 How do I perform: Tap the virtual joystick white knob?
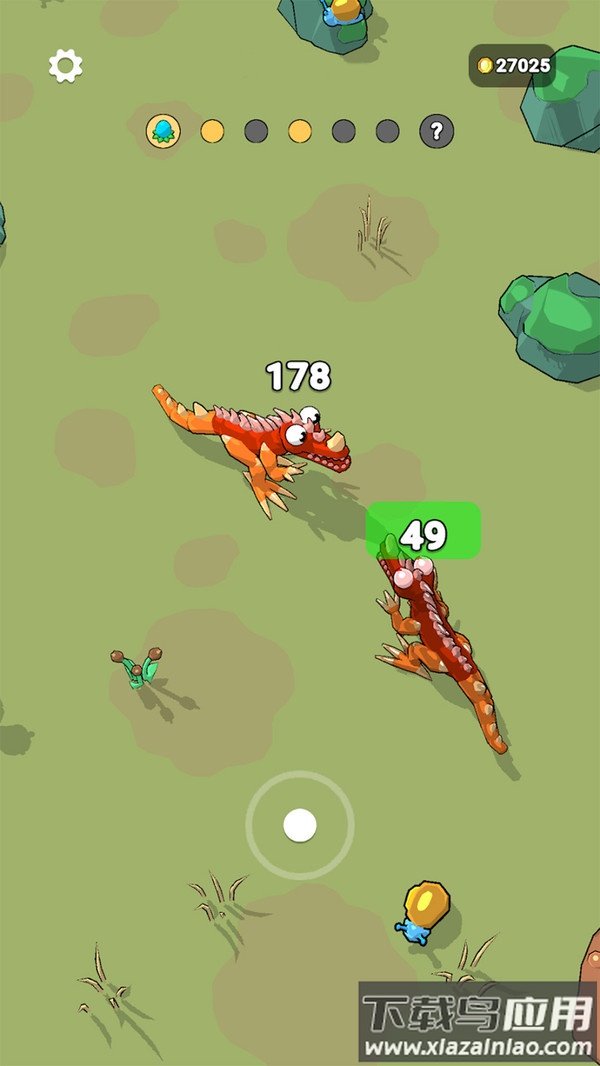(x=300, y=825)
